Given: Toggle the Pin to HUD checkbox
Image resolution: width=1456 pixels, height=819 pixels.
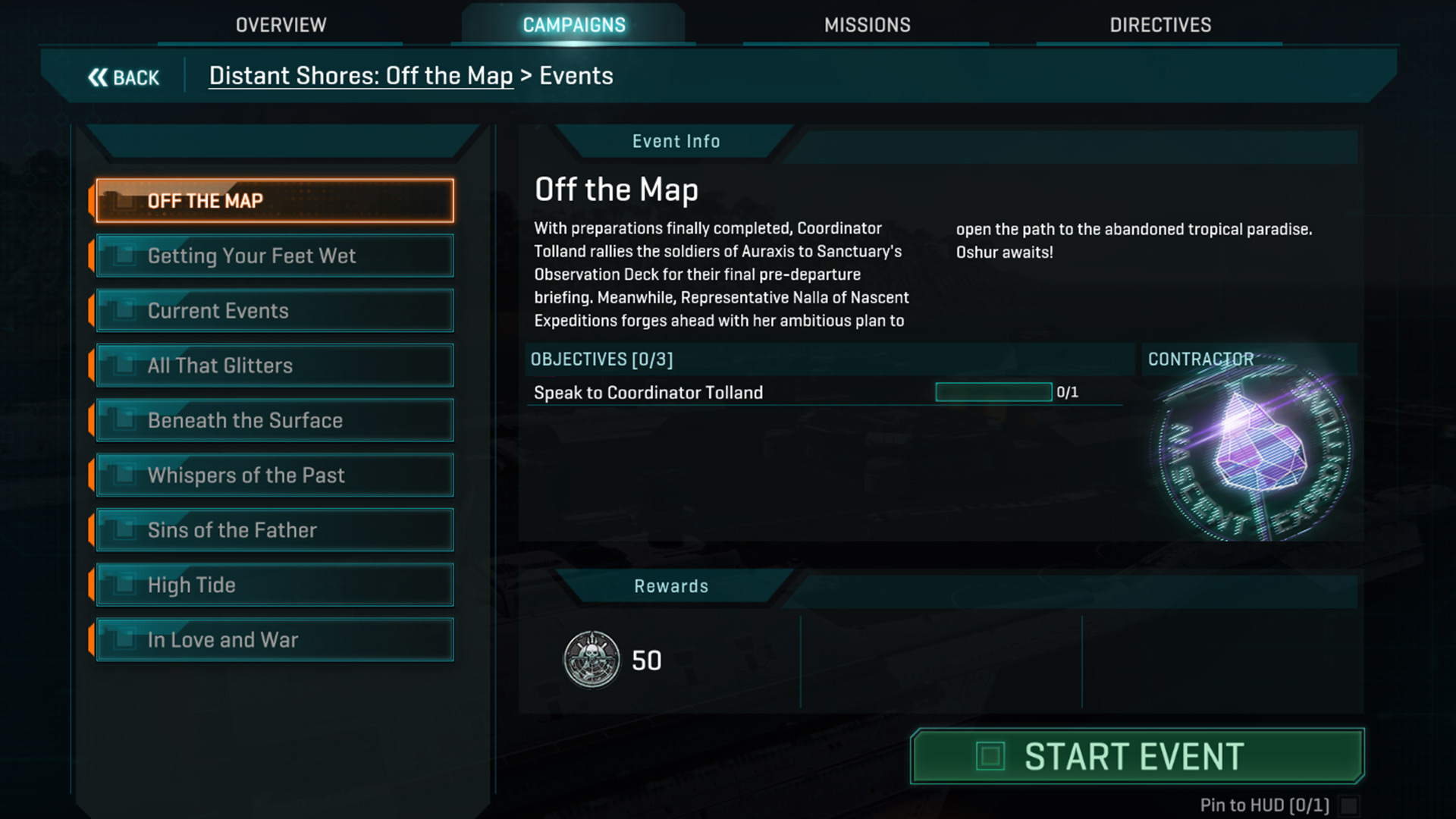Looking at the screenshot, I should click(x=1348, y=805).
